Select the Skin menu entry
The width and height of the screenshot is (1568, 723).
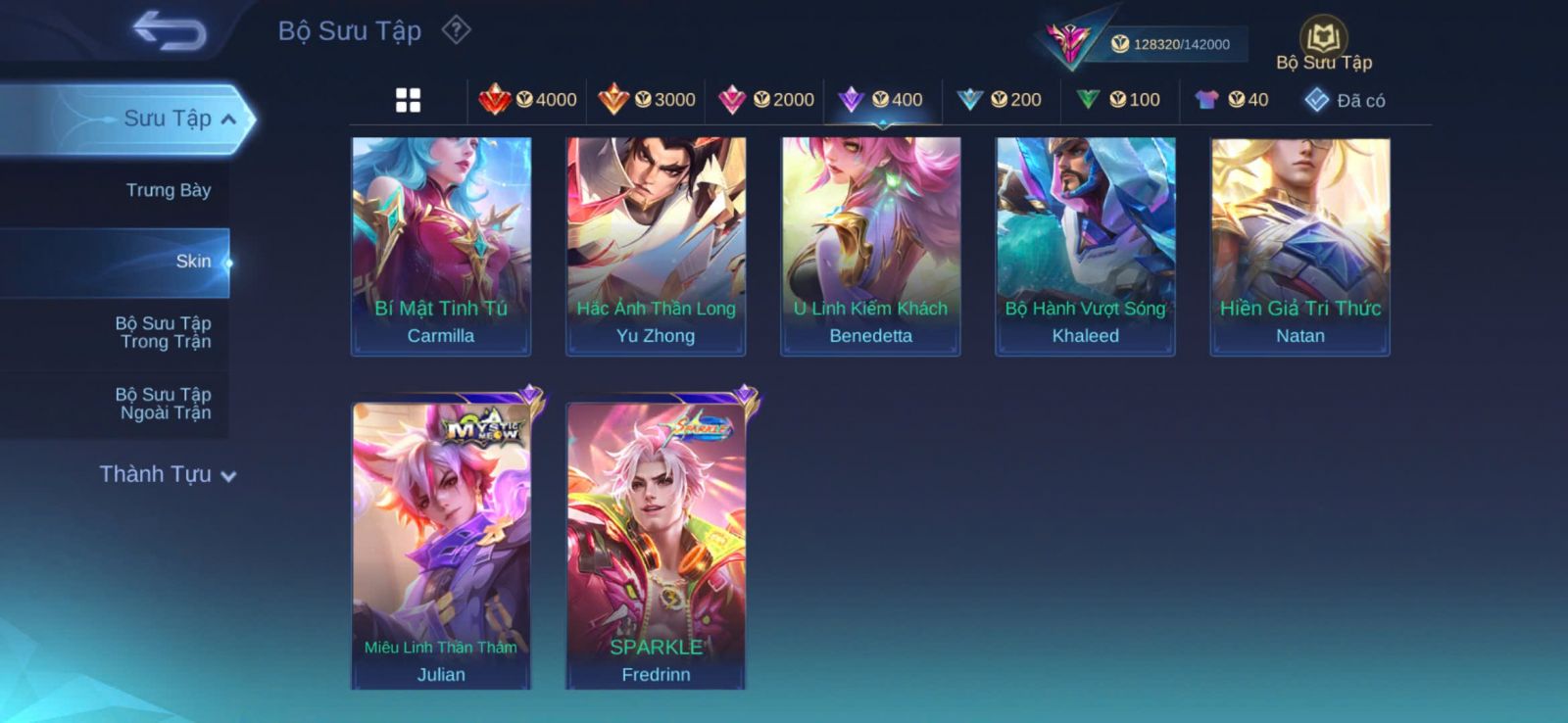tap(192, 262)
